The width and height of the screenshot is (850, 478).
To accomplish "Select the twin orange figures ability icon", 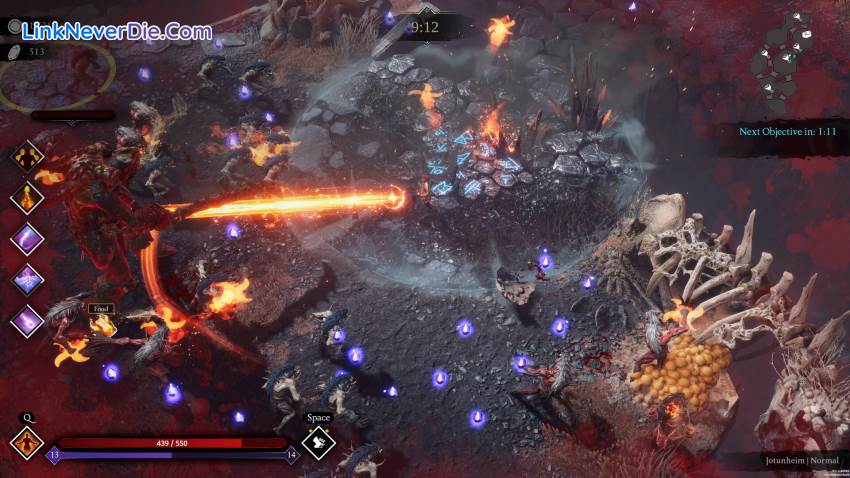I will (x=27, y=157).
